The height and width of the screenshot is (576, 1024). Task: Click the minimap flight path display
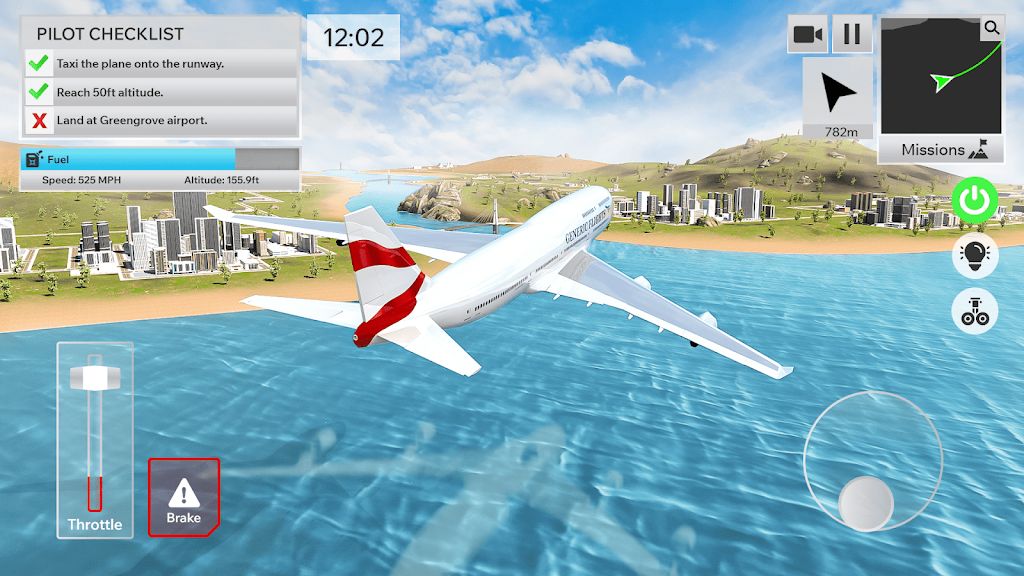pos(940,75)
